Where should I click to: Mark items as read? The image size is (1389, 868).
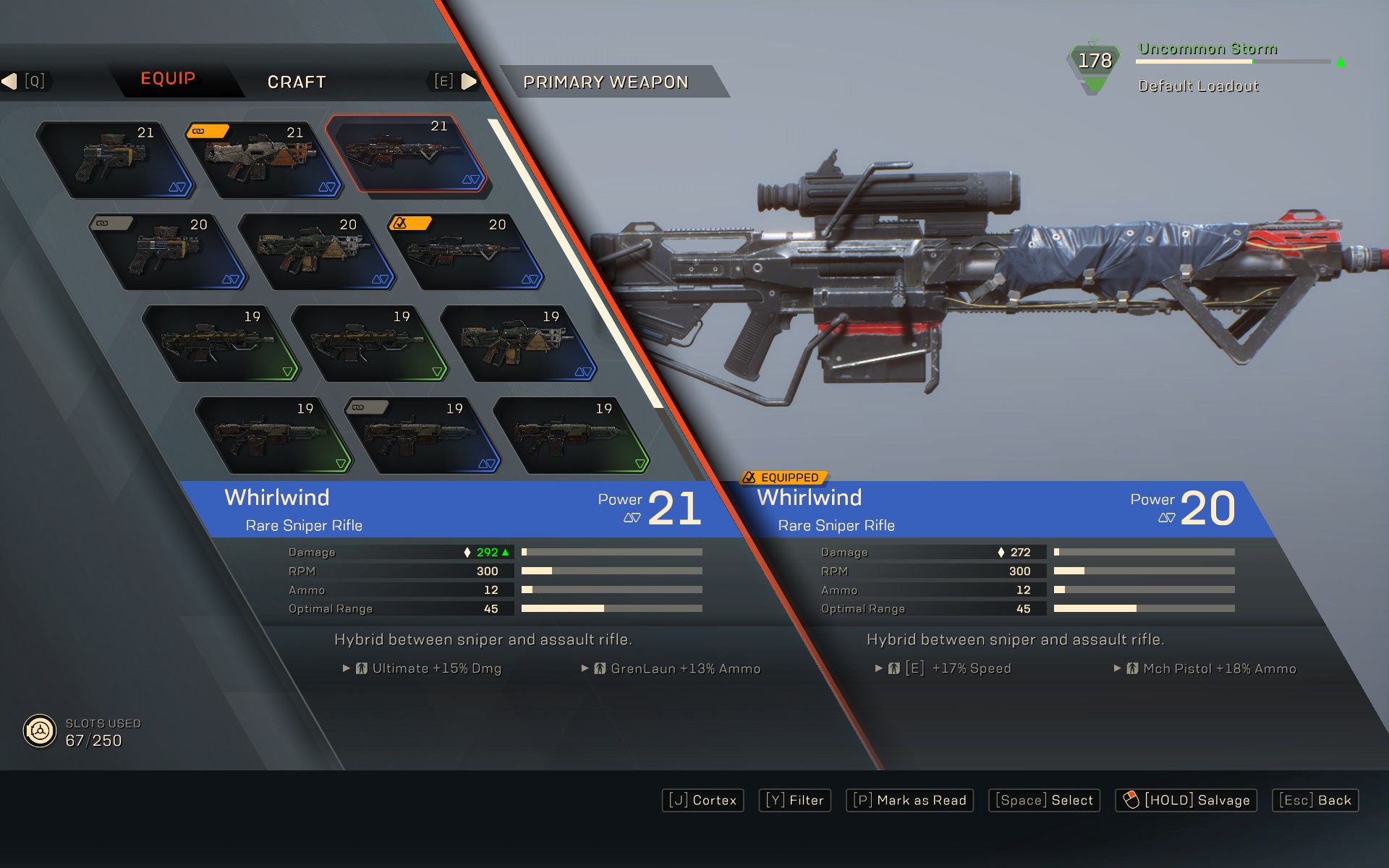coord(909,800)
